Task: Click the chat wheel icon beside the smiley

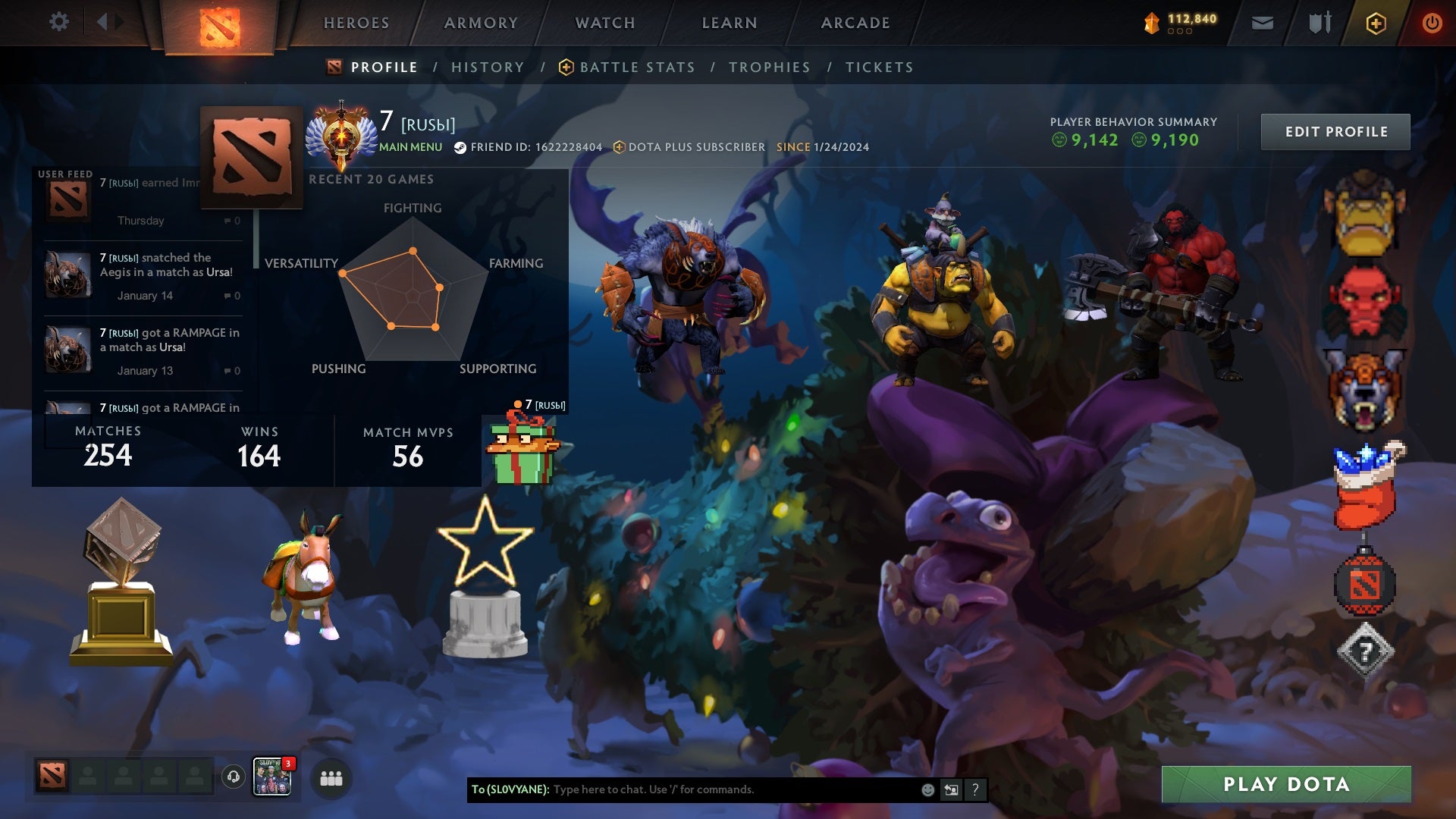Action: (952, 789)
